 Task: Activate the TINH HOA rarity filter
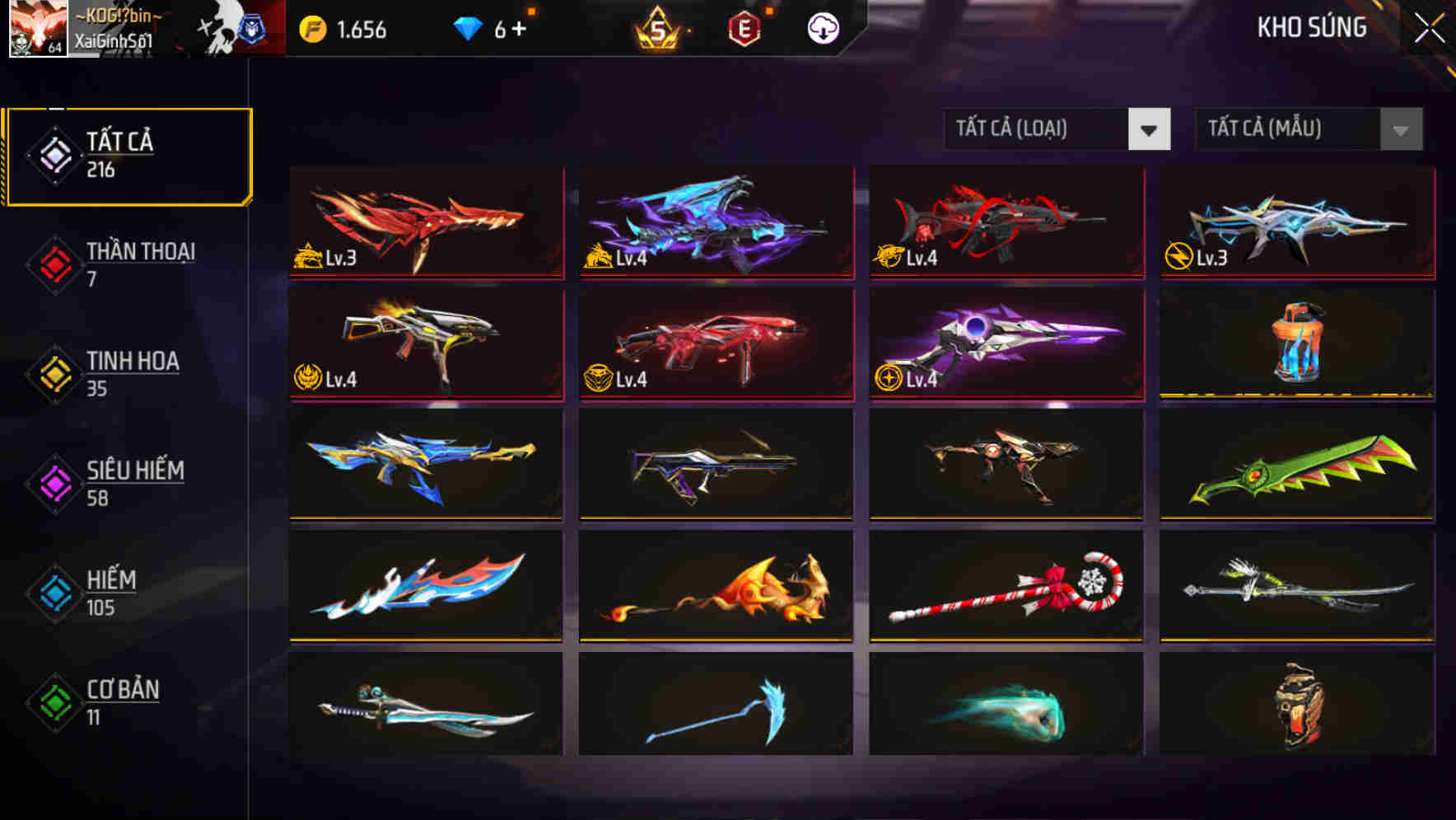128,372
